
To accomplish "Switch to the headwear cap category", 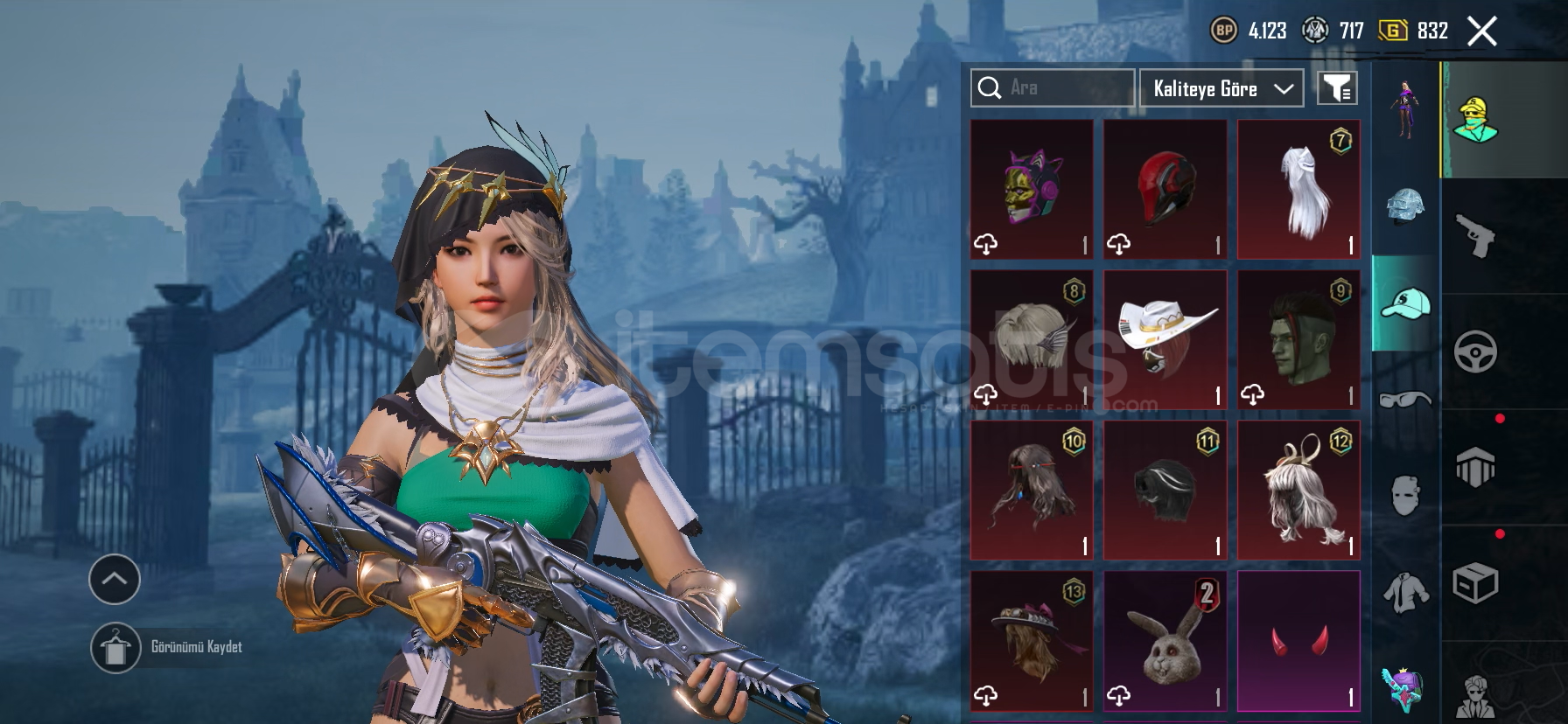I will [x=1405, y=303].
